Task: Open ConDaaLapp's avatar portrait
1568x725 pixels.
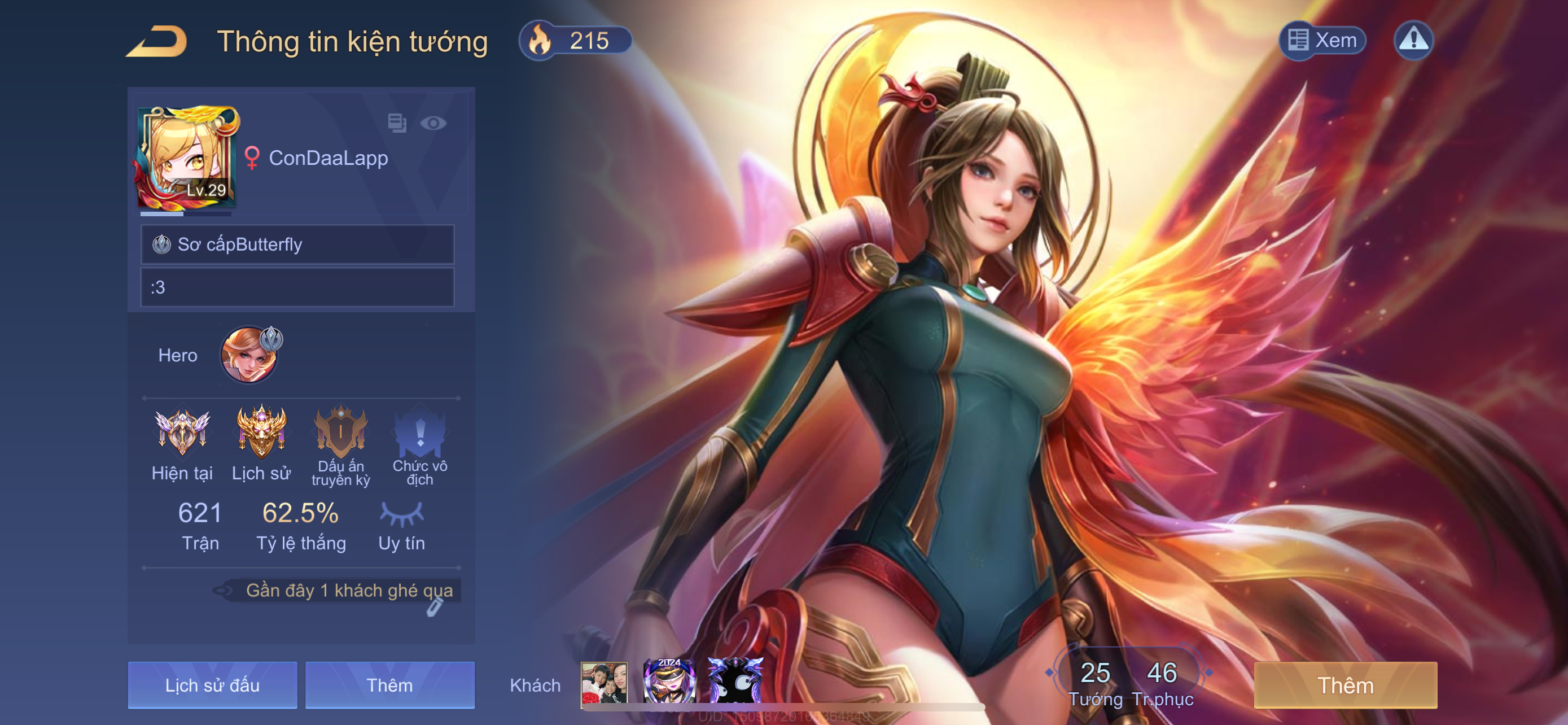Action: click(x=187, y=158)
